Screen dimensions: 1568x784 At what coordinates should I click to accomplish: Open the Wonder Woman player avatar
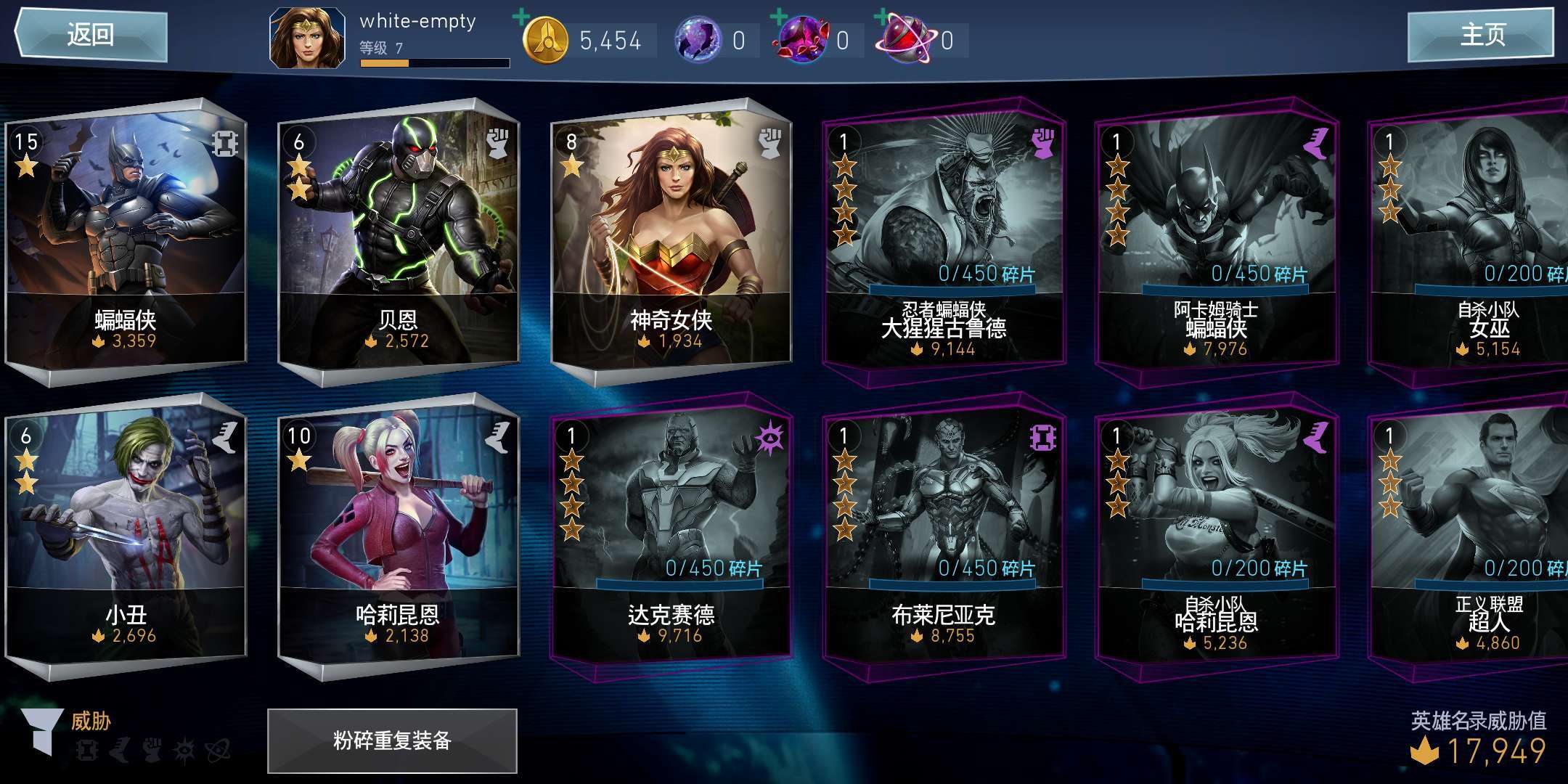307,38
